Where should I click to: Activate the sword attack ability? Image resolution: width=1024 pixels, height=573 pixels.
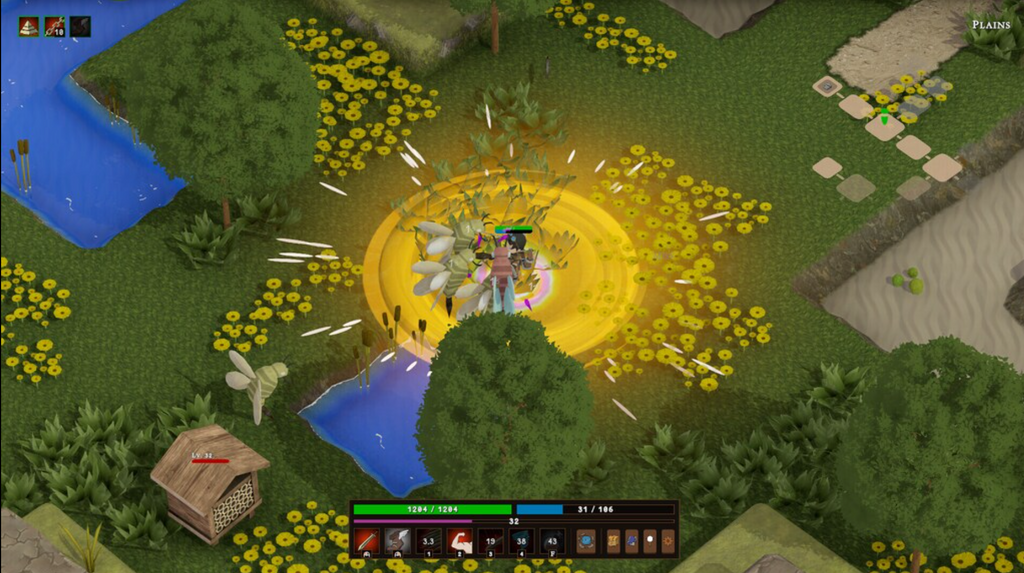pyautogui.click(x=367, y=541)
